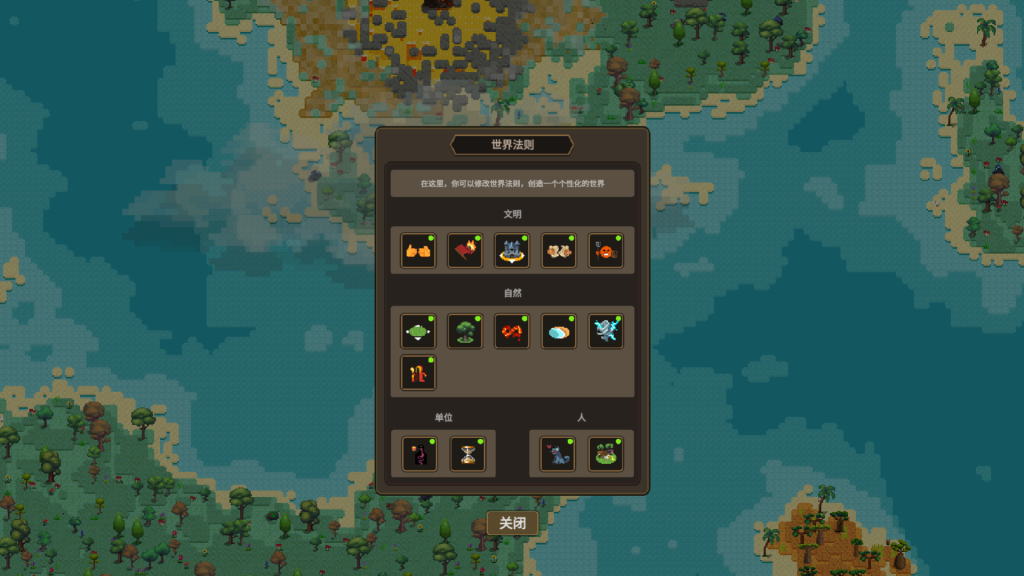1024x576 pixels.
Task: Toggle the animals on grass law
Action: click(604, 455)
